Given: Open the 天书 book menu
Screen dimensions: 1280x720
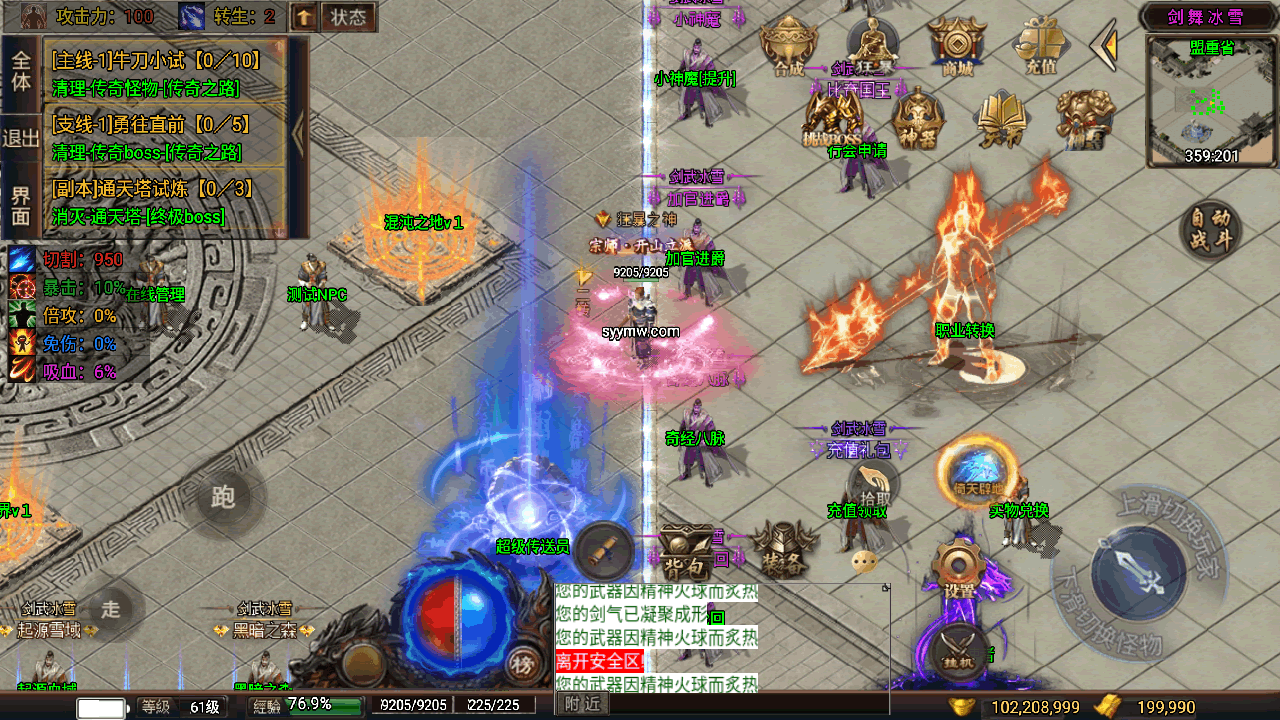Looking at the screenshot, I should [1000, 118].
